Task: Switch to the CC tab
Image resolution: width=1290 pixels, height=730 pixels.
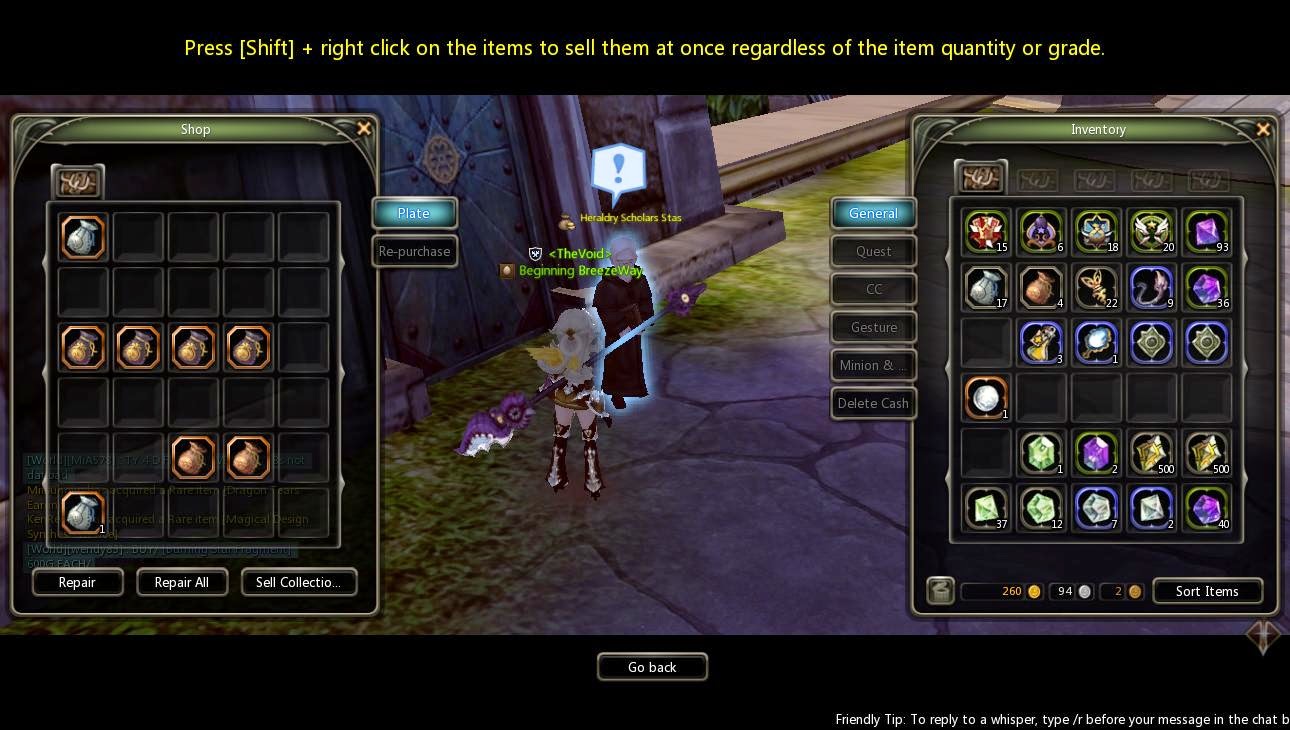Action: pyautogui.click(x=873, y=289)
